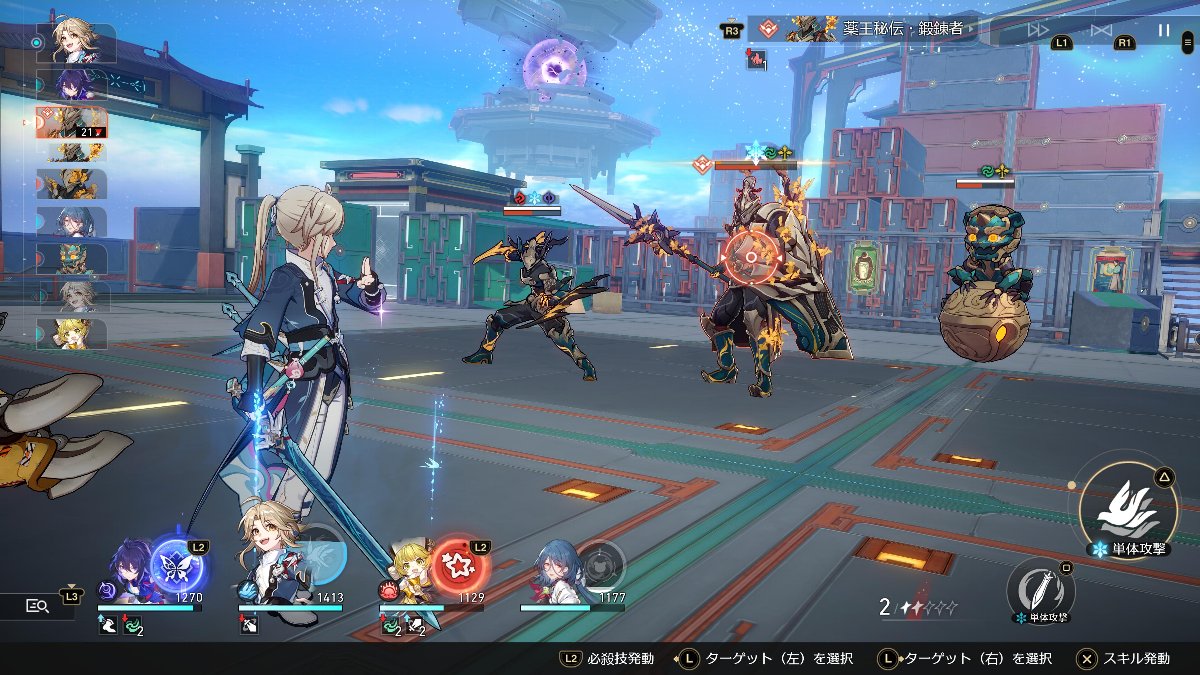Select the highlighted enemy turn card showing 21
1200x675 pixels.
click(x=74, y=122)
